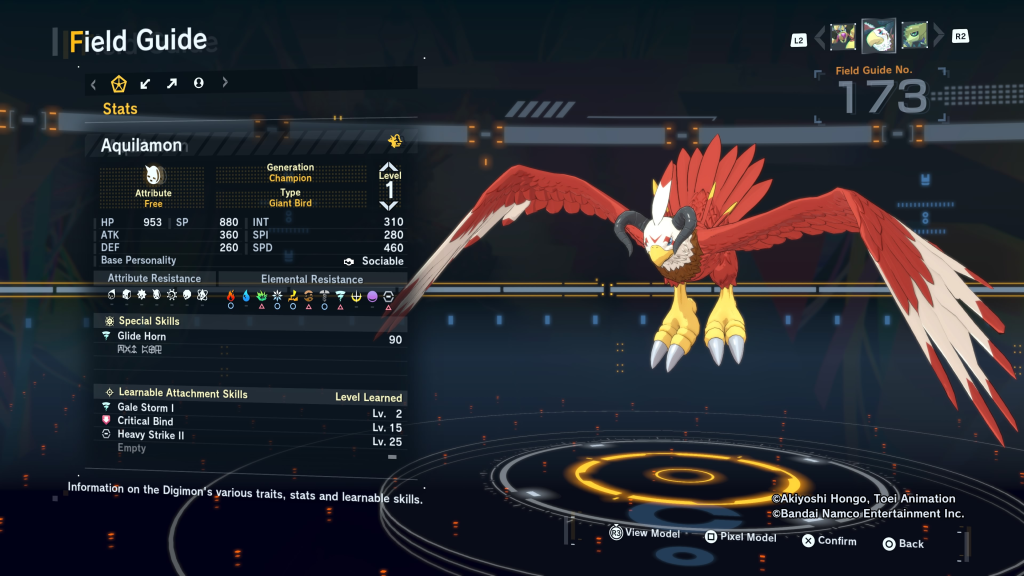
Task: Click the right chevron beside Digimon thumbnails
Action: pyautogui.click(x=938, y=38)
